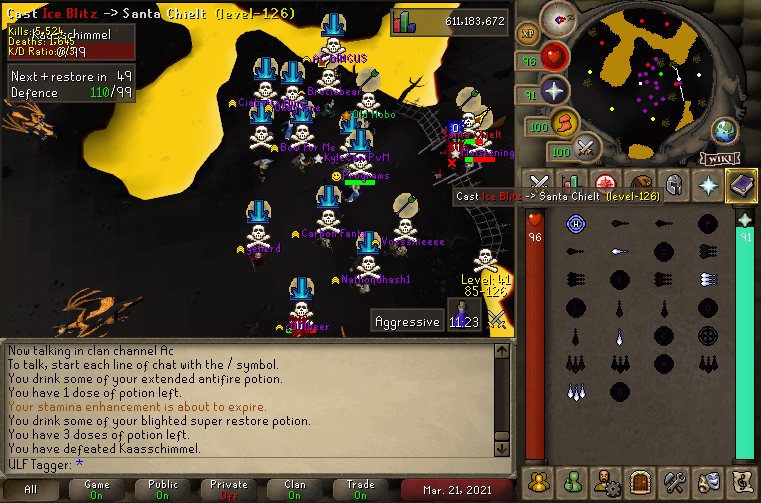Open the Combat Options tab
This screenshot has width=761, height=503.
click(539, 184)
